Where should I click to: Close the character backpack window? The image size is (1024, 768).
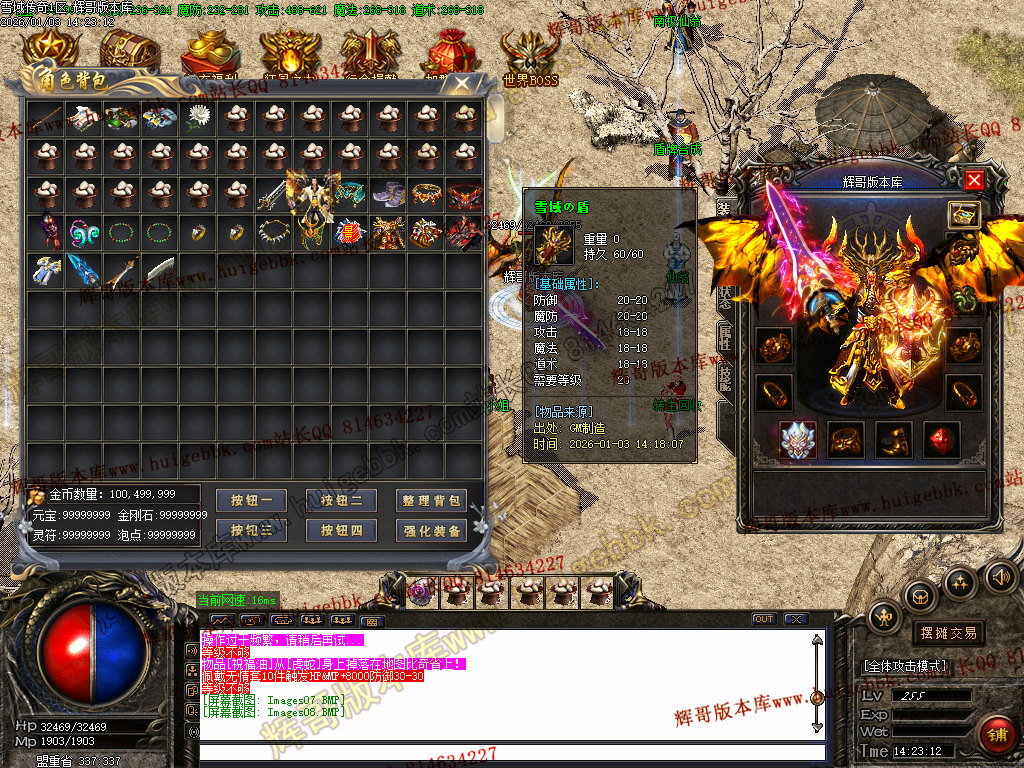point(460,83)
